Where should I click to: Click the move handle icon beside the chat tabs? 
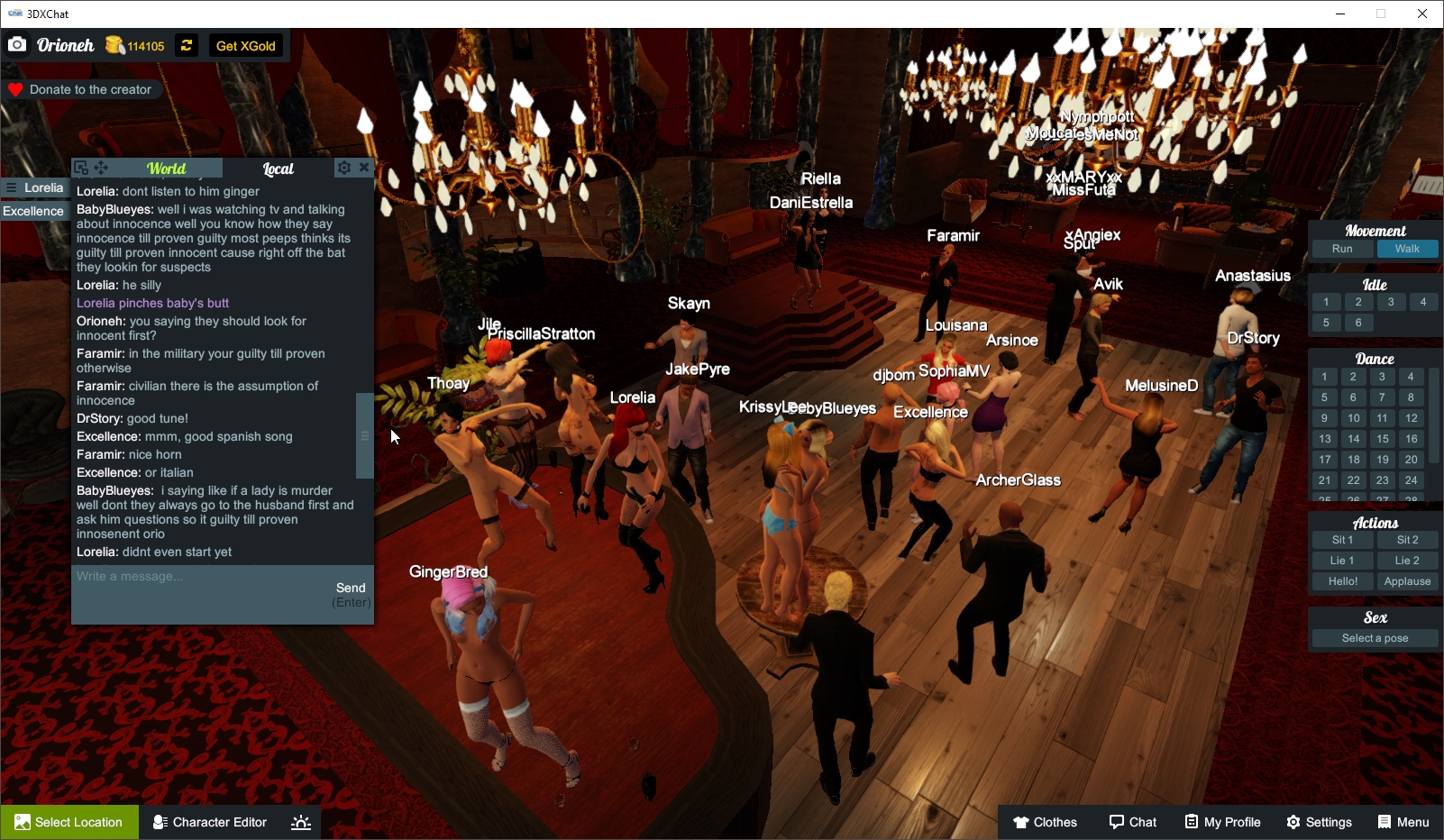pyautogui.click(x=102, y=167)
